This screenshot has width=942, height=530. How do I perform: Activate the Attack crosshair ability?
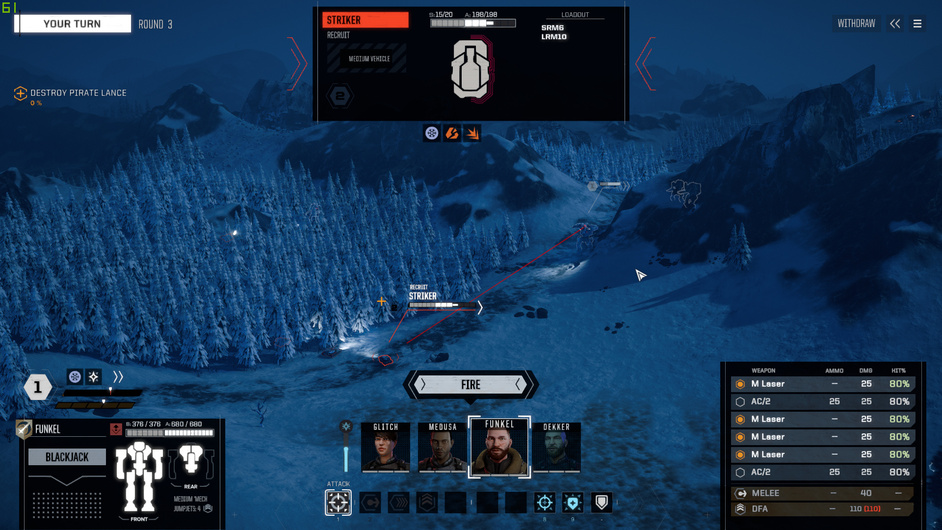pyautogui.click(x=338, y=502)
